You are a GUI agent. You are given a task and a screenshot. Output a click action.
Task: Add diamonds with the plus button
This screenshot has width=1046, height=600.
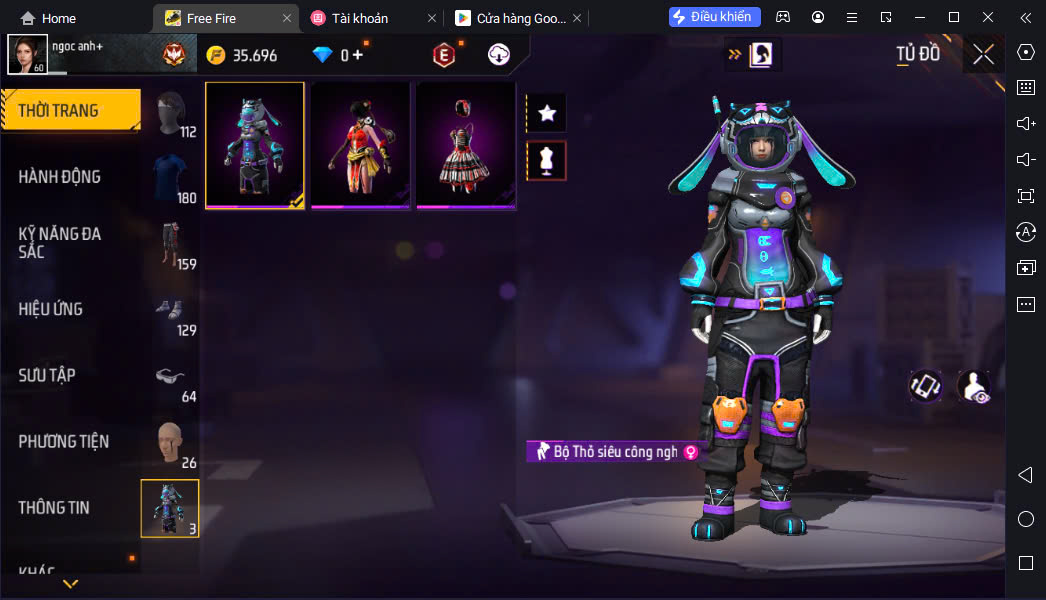tap(357, 55)
